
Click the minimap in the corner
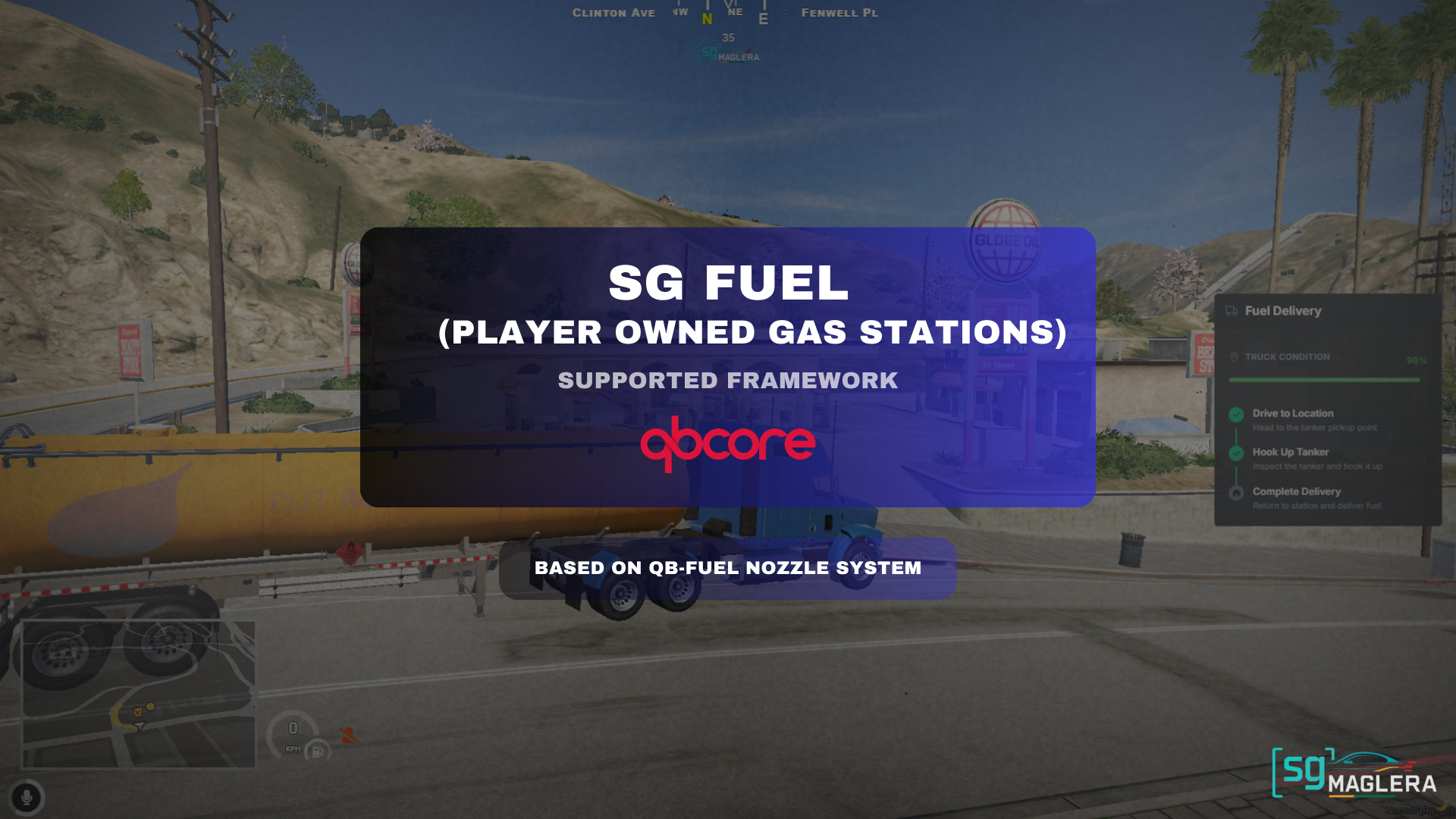tap(139, 694)
